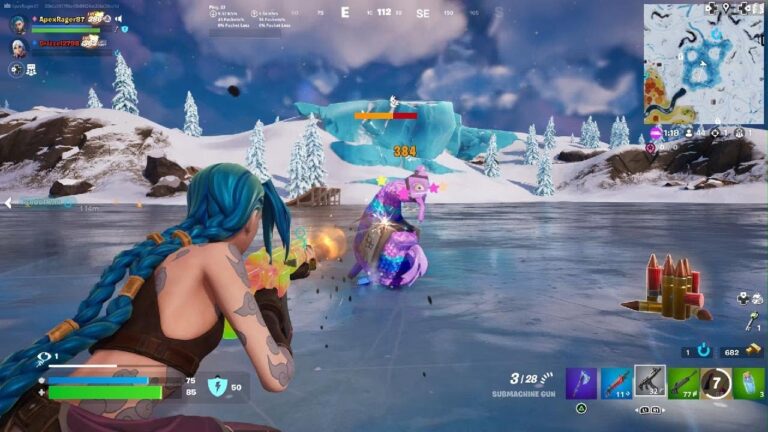The height and width of the screenshot is (432, 768).
Task: Select the green rifle slot with 77 ammo
Action: coord(684,382)
